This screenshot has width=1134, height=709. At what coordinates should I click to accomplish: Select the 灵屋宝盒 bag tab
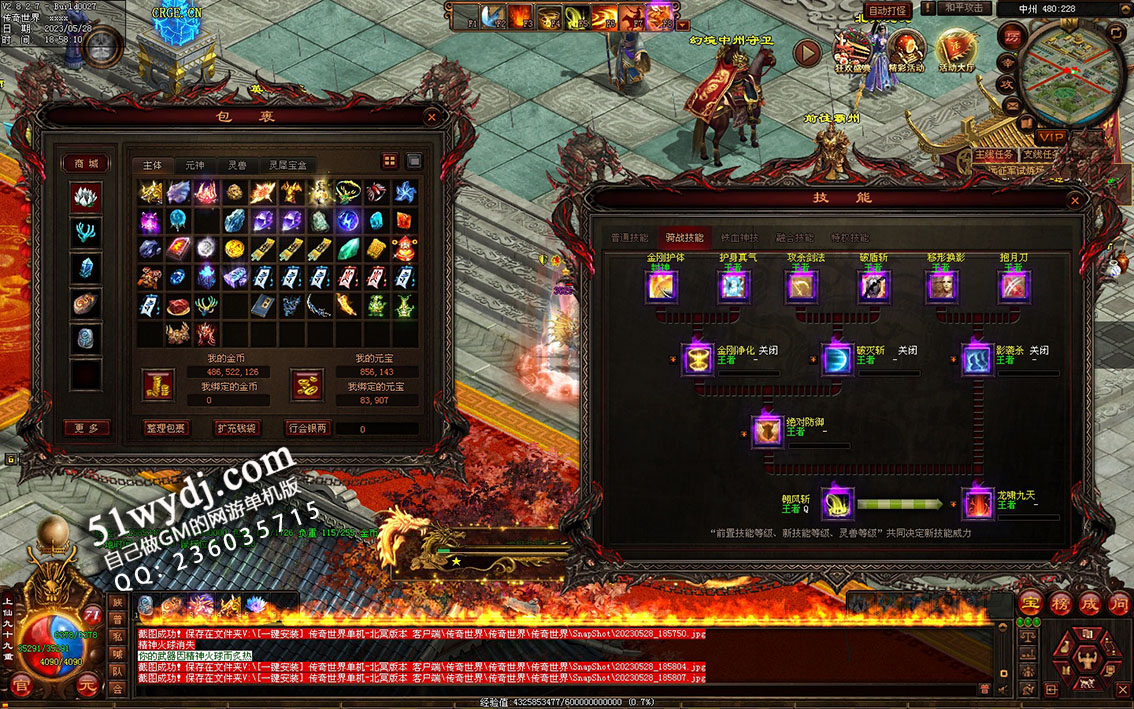[287, 165]
